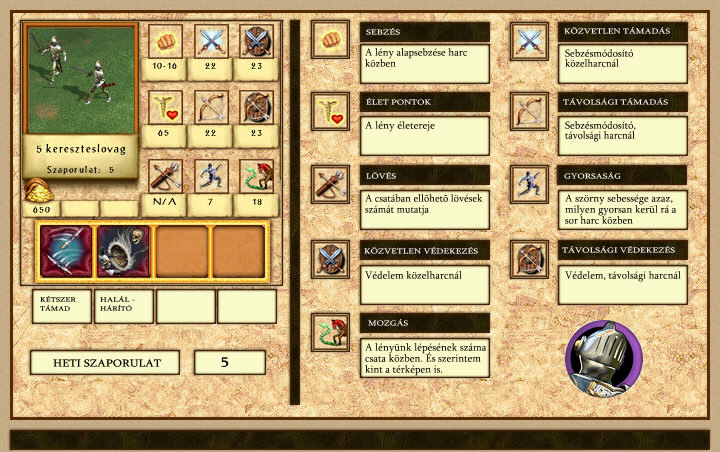
Task: Click the quiver shots icon above N/A
Action: click(x=165, y=176)
